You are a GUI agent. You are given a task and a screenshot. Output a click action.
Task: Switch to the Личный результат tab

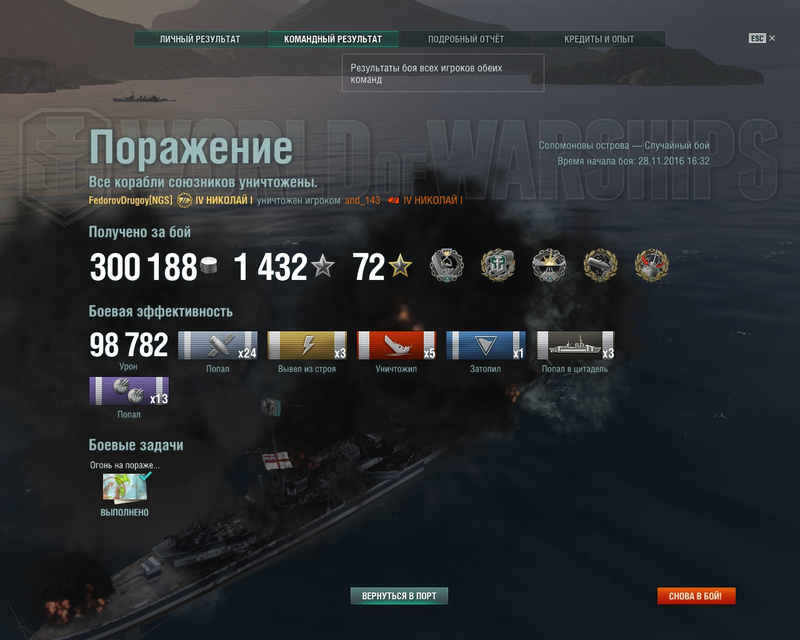coord(200,39)
